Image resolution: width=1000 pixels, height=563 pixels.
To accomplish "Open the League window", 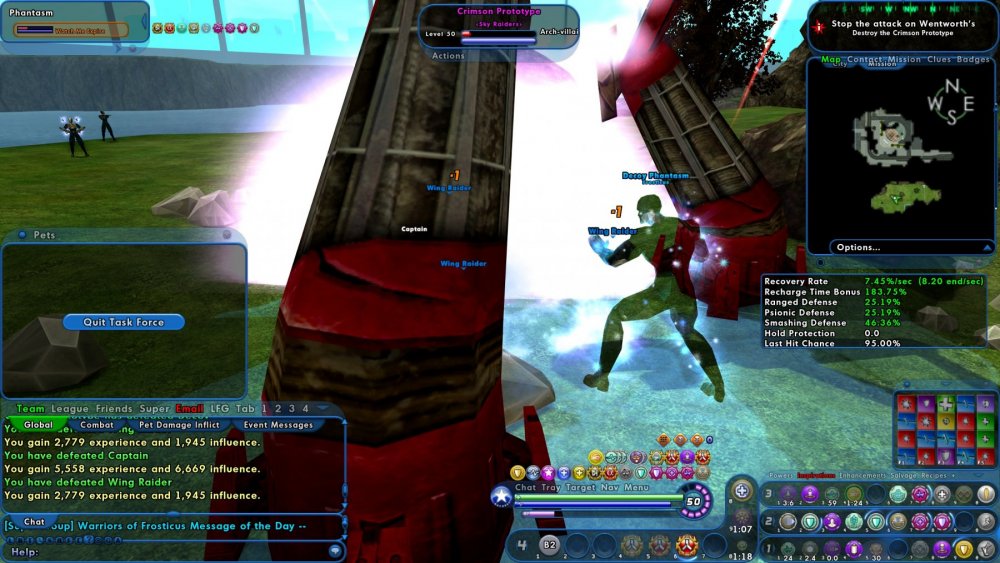I will point(70,409).
